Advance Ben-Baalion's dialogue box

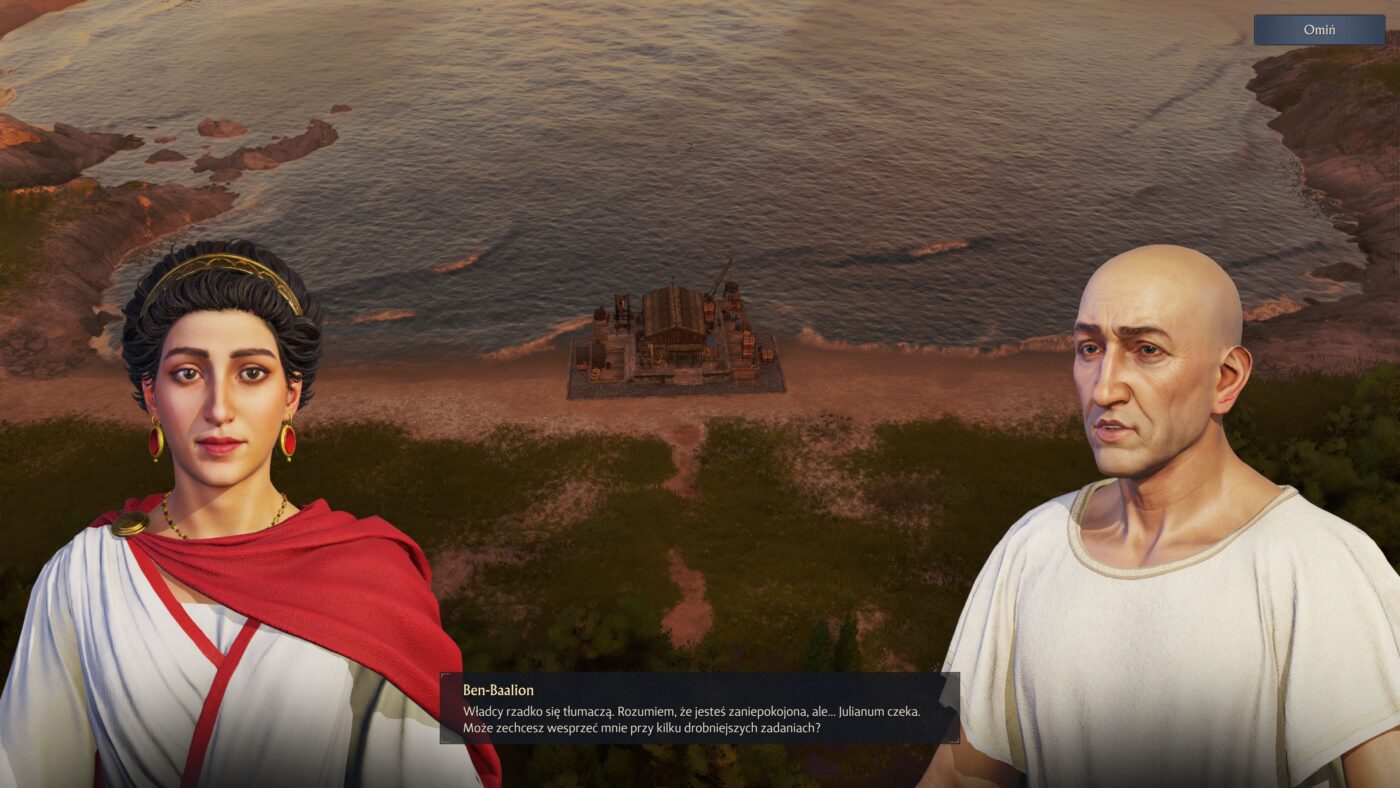click(699, 708)
